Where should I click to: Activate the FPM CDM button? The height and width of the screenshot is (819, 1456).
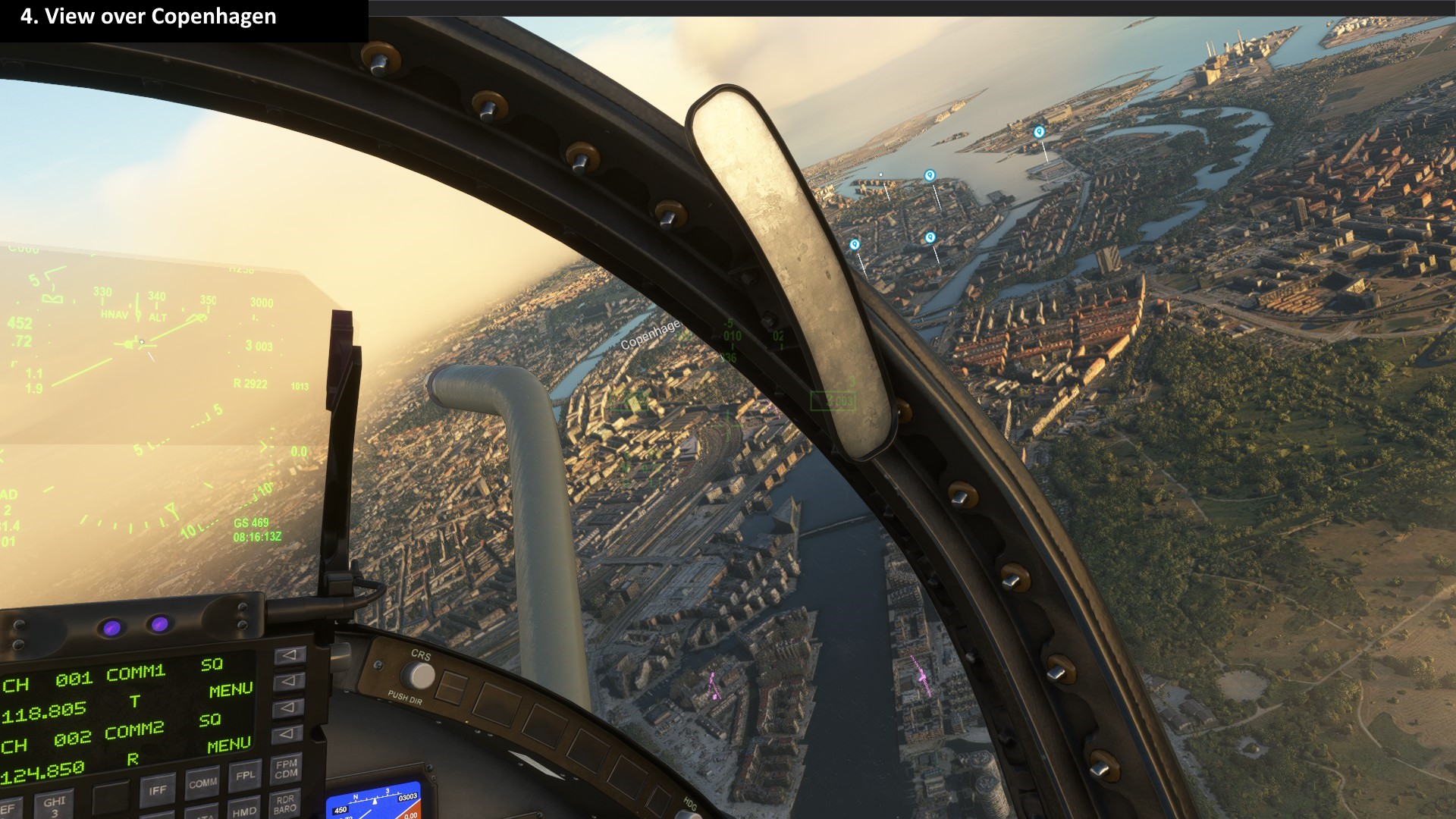click(x=286, y=770)
